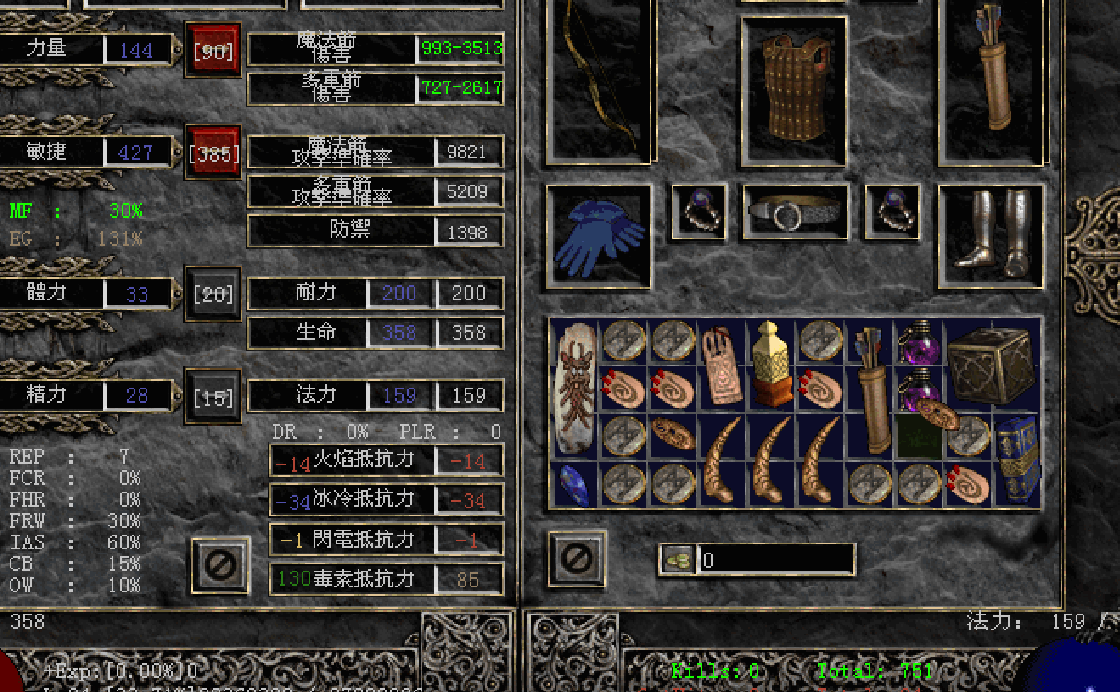Select the blue tome in inventory
The image size is (1120, 692).
pyautogui.click(x=1017, y=459)
